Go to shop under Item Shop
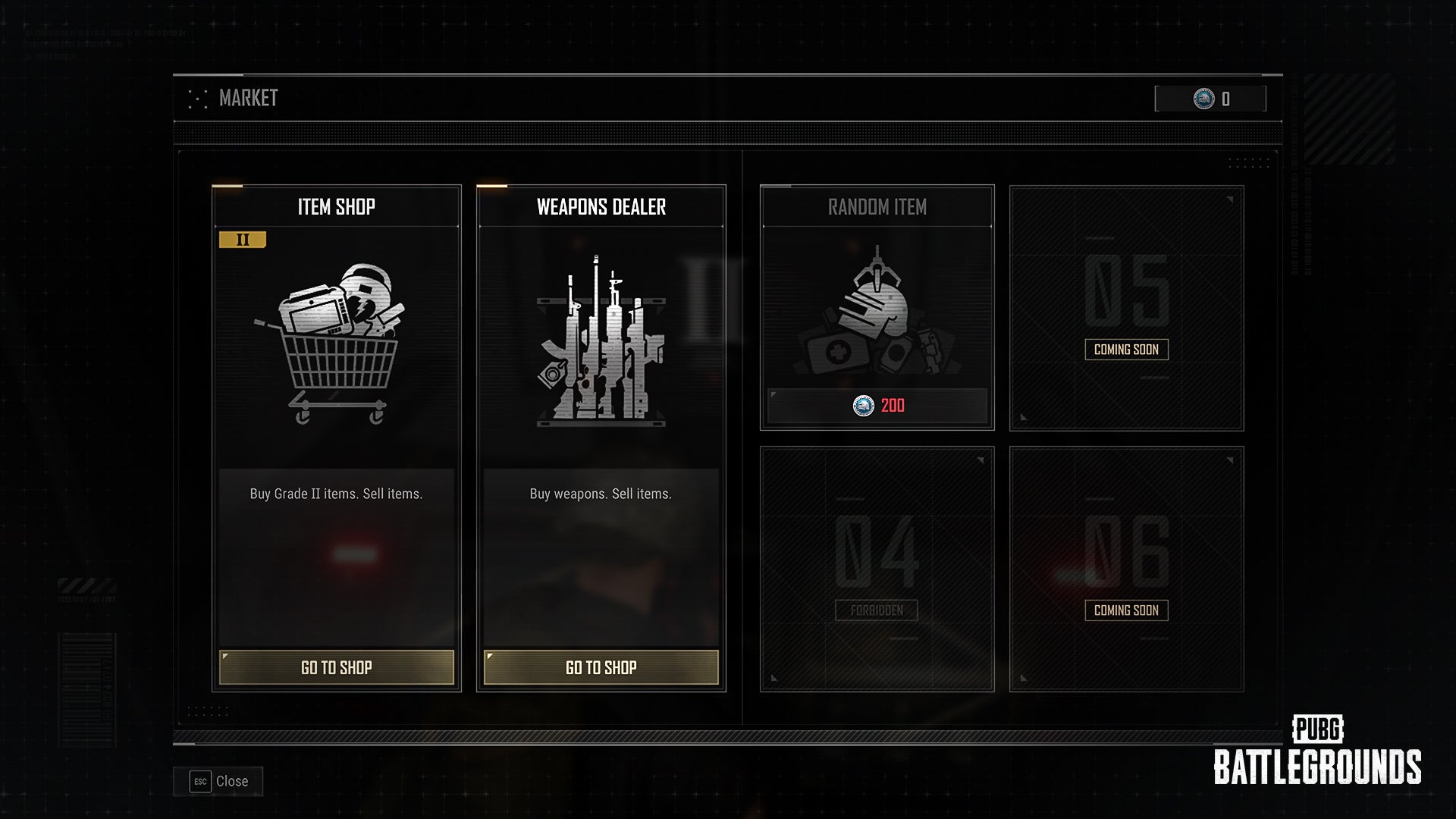 336,667
